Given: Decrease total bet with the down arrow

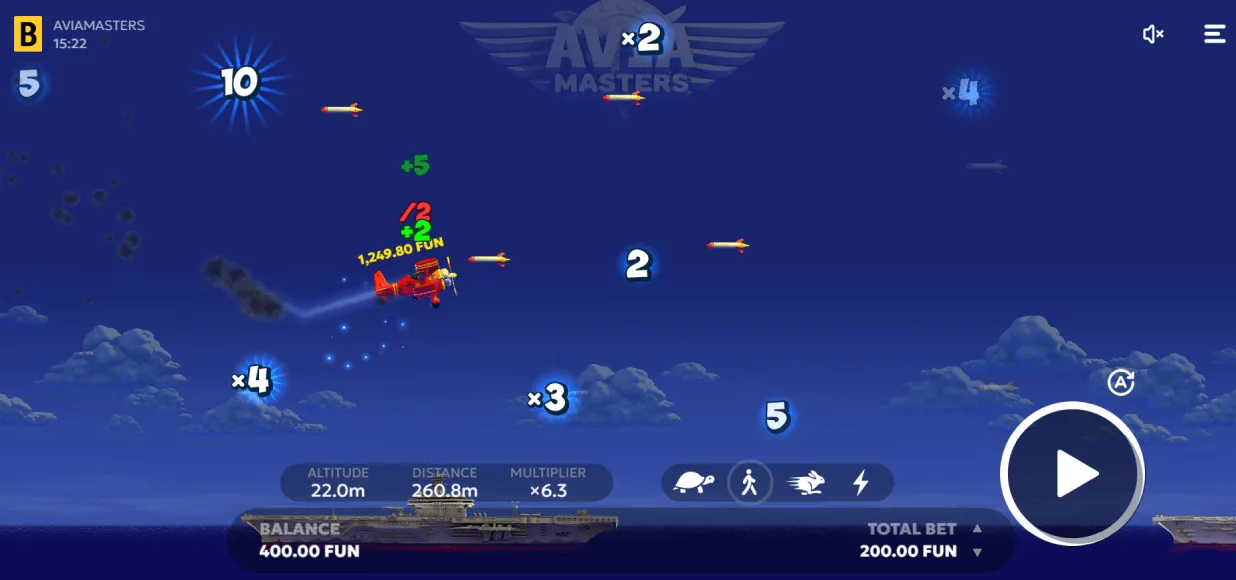Looking at the screenshot, I should tap(977, 552).
